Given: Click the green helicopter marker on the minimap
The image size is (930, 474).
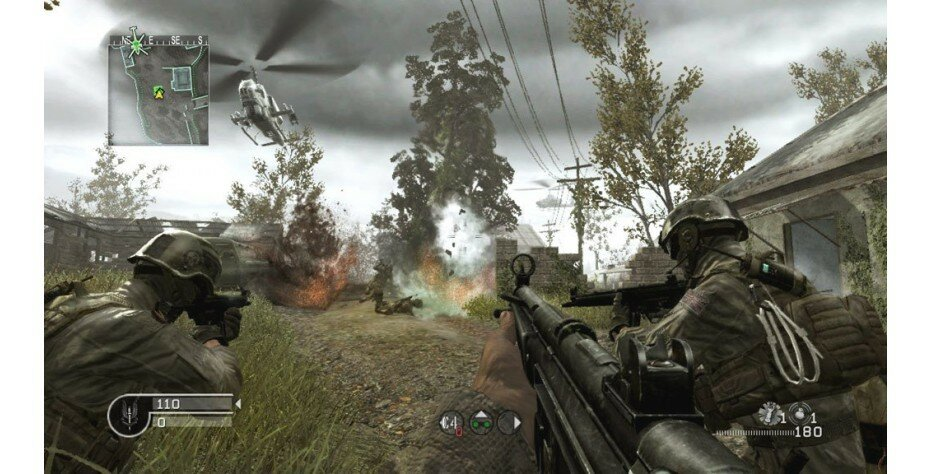Looking at the screenshot, I should (x=138, y=42).
